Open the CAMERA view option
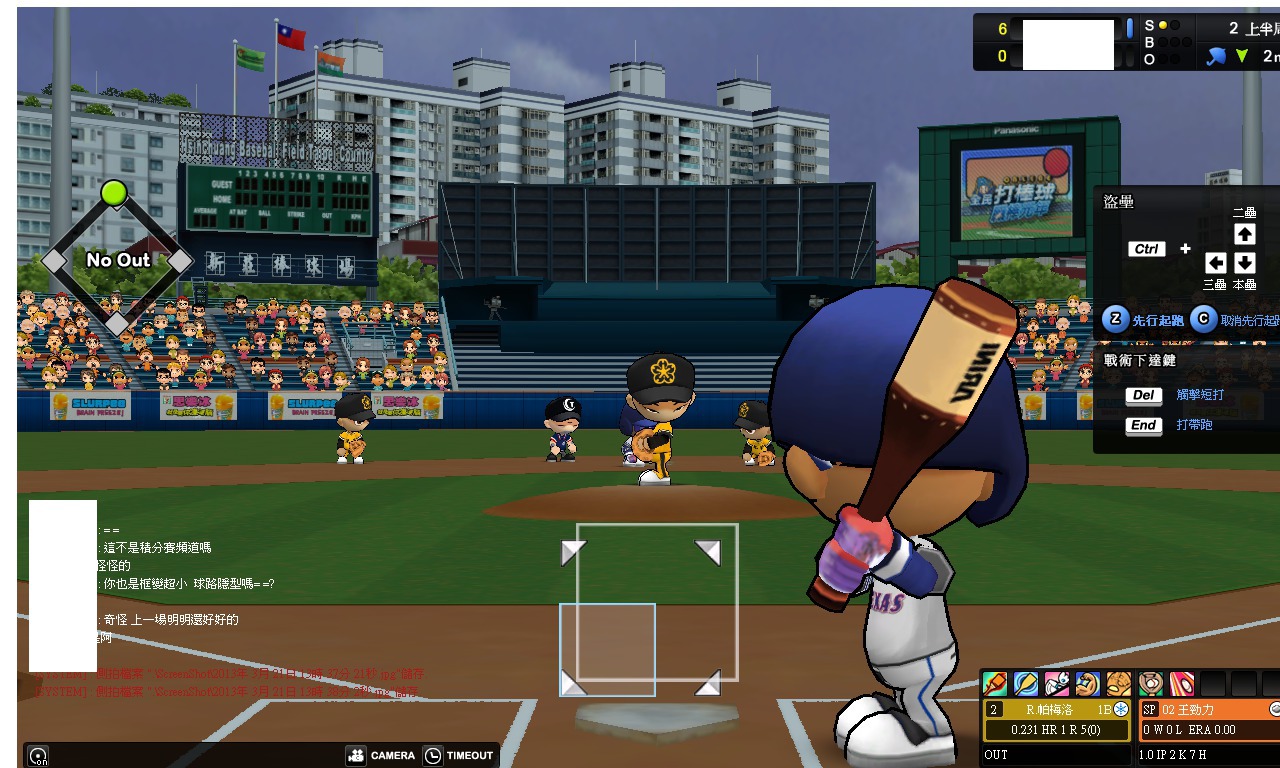 (x=381, y=755)
